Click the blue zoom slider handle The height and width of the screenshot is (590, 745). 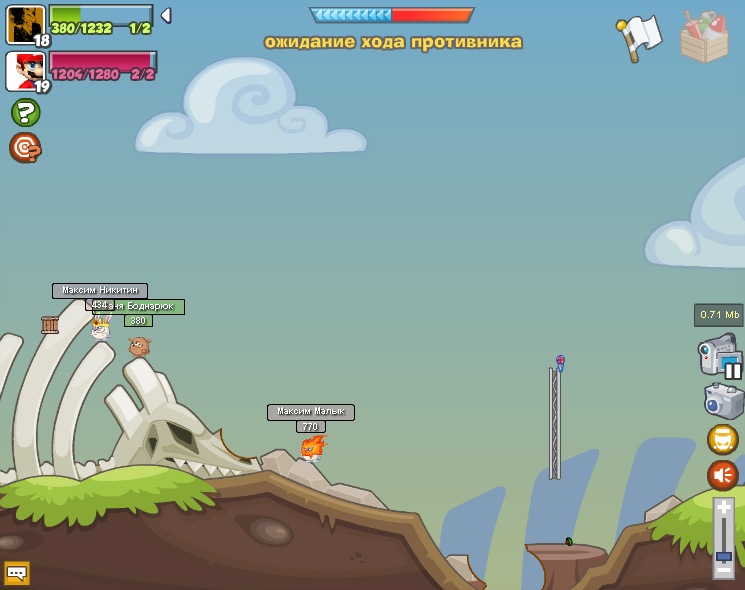pyautogui.click(x=723, y=555)
